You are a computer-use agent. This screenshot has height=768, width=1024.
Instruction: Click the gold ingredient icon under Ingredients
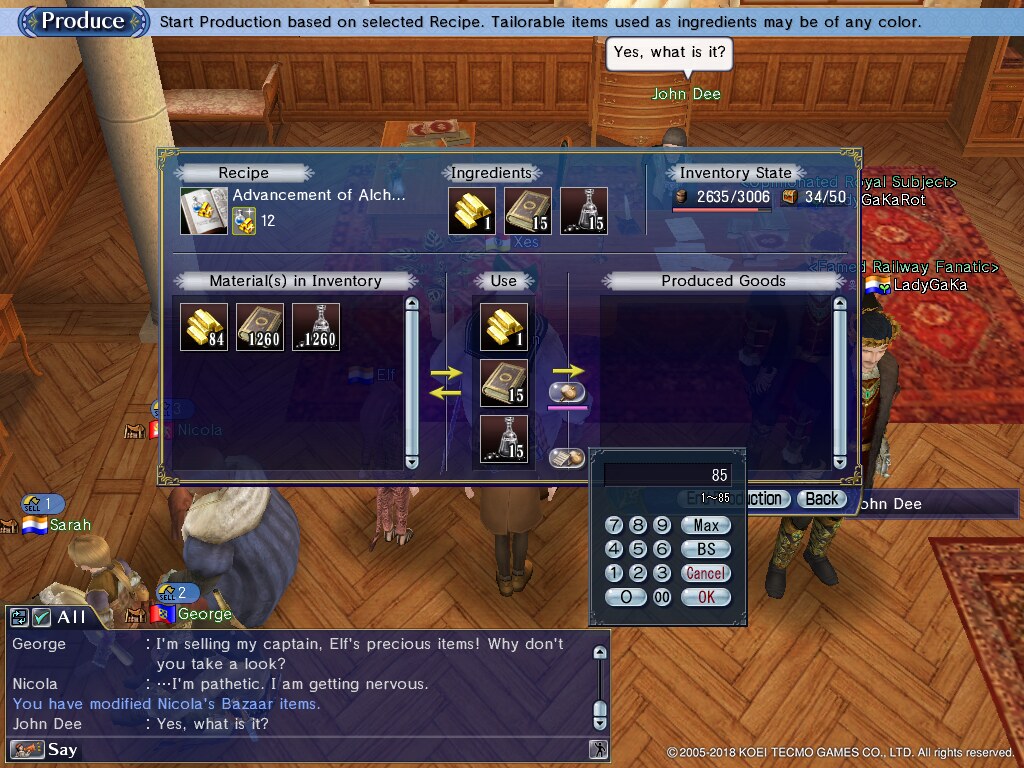point(472,210)
